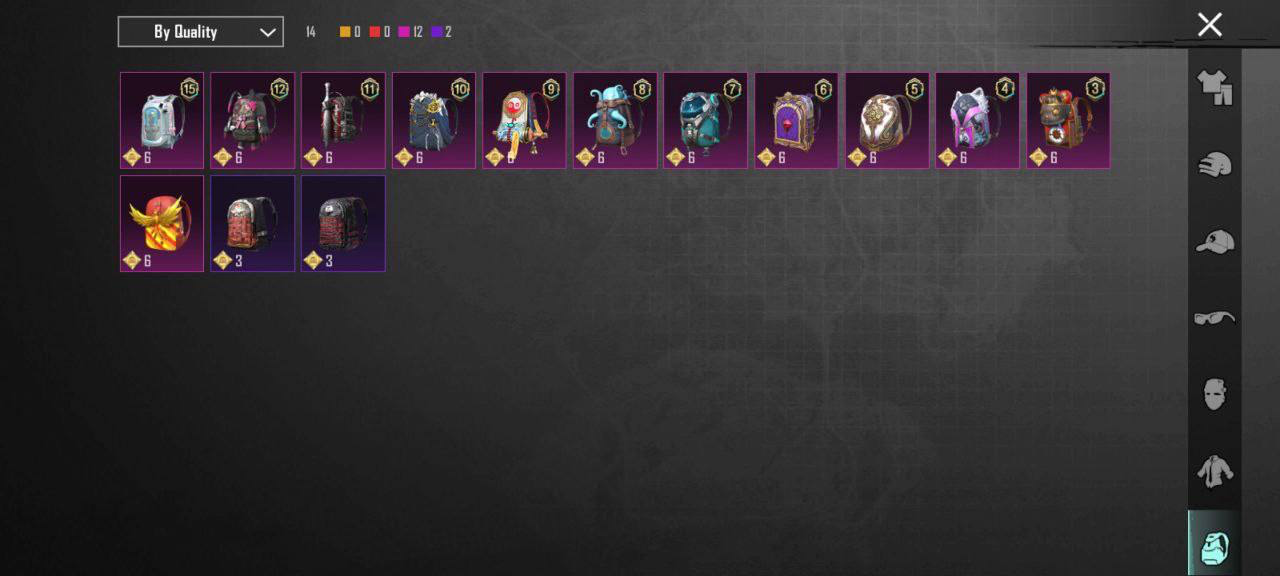
Task: Show the glasses category tab
Action: click(1215, 318)
